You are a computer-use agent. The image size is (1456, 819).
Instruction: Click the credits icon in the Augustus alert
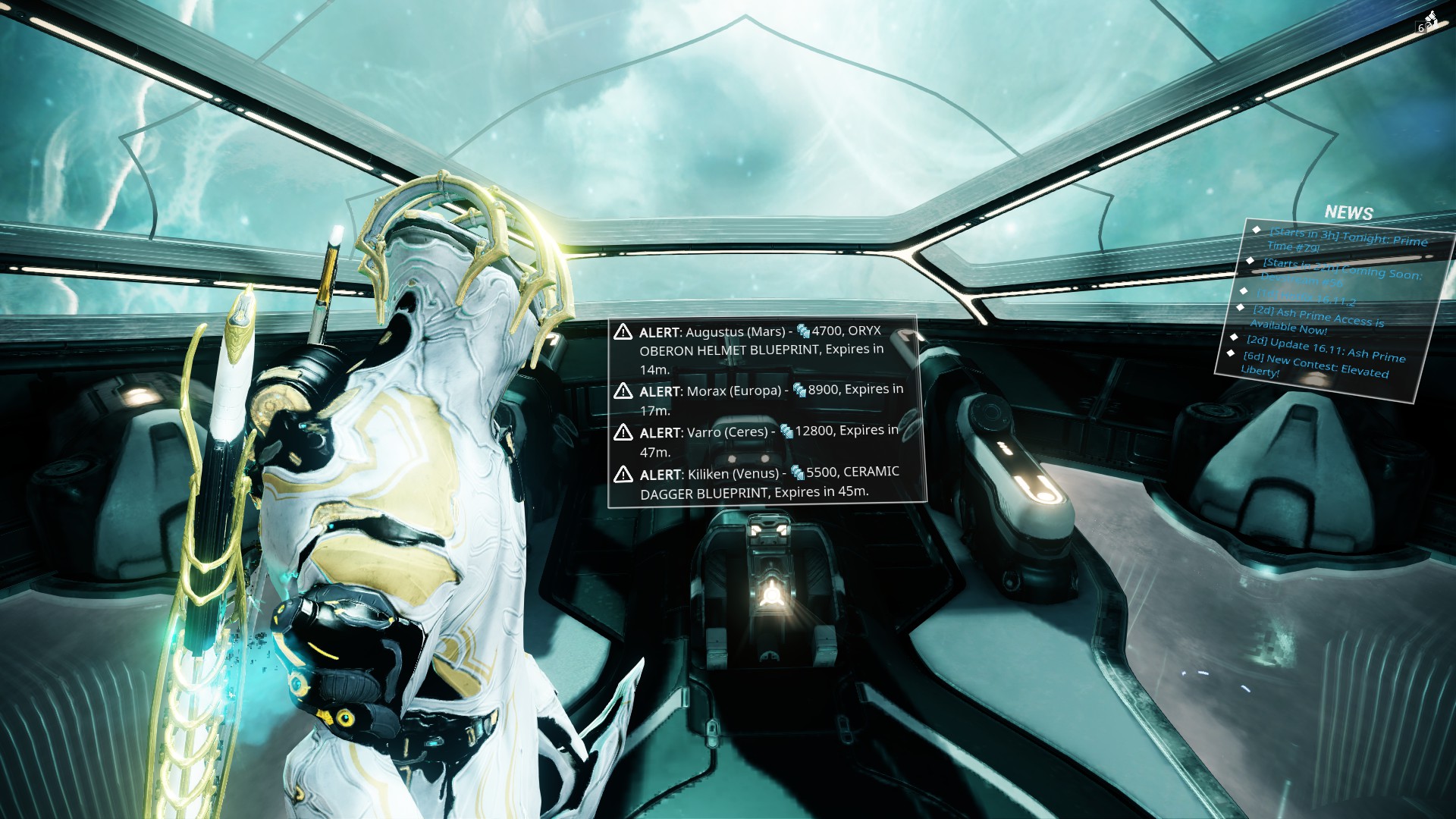(x=802, y=331)
